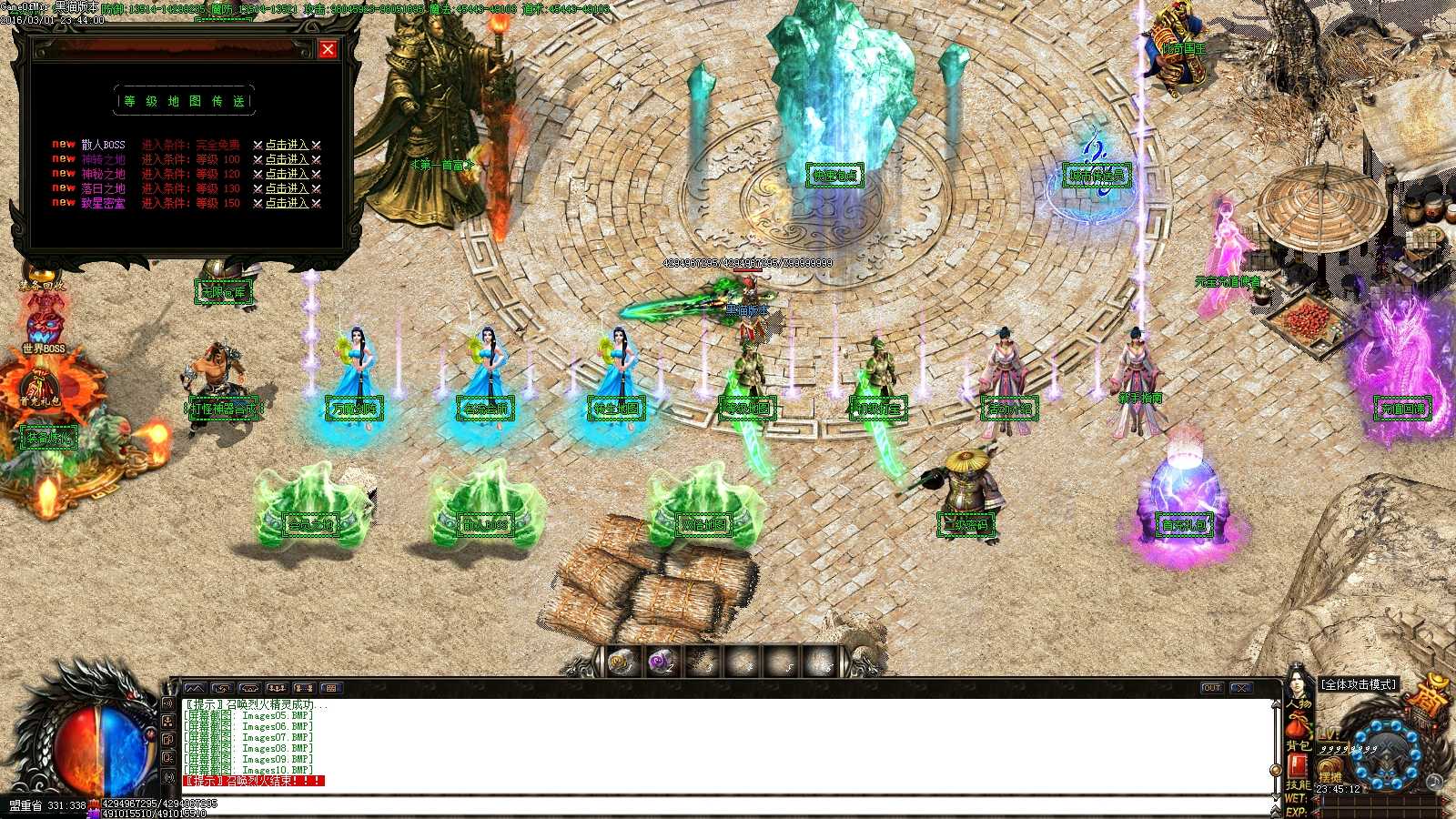Screen dimensions: 1456x819
Task: Click the grid icon at chat toolbar right end
Action: click(330, 689)
